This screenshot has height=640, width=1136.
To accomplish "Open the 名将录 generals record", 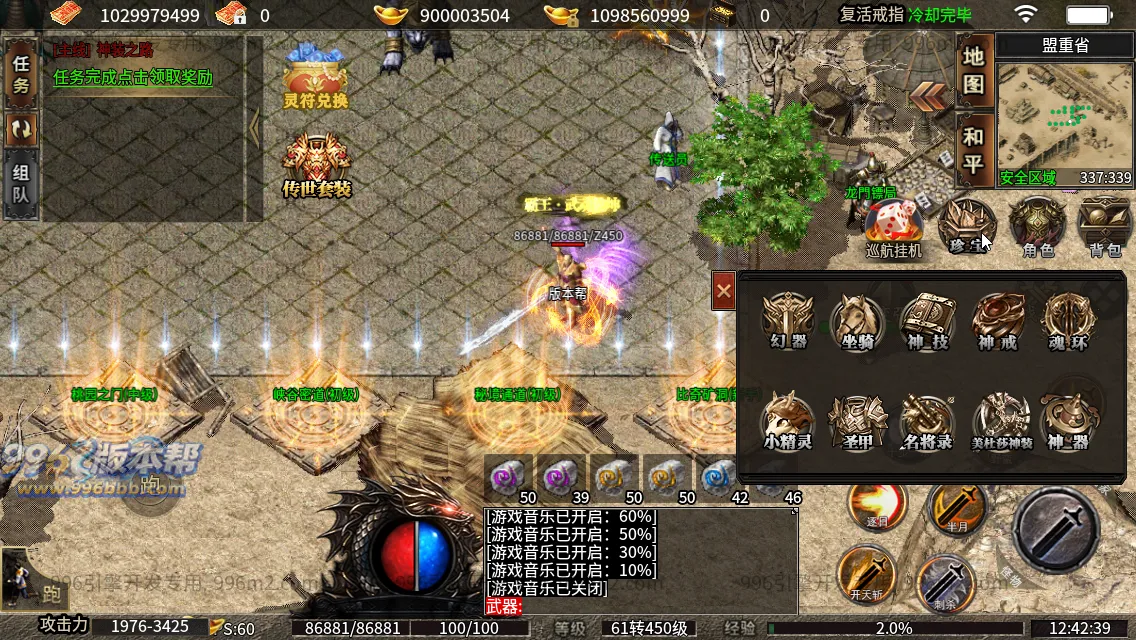I will [x=927, y=420].
